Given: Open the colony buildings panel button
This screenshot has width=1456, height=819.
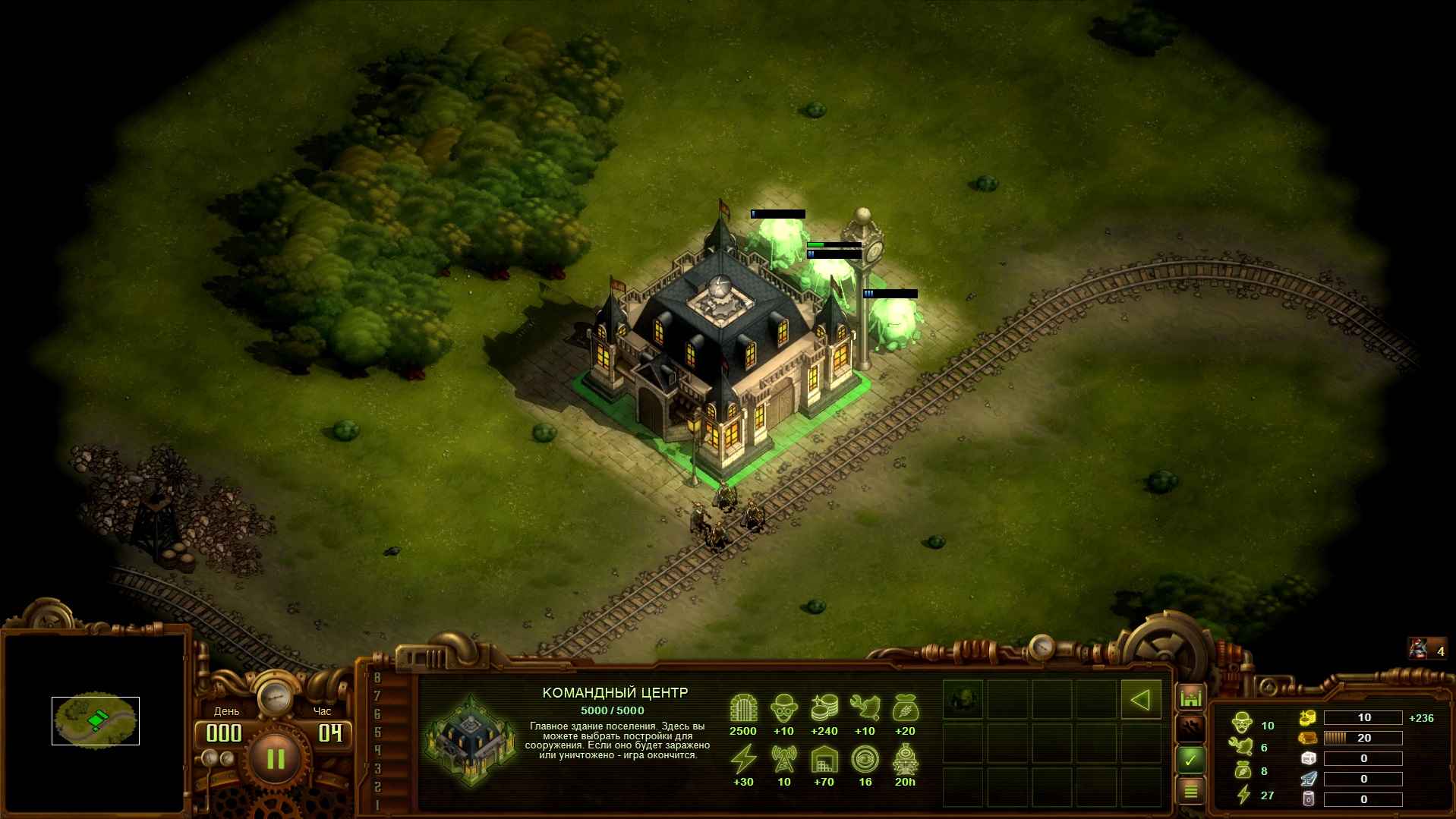Looking at the screenshot, I should click(1190, 697).
